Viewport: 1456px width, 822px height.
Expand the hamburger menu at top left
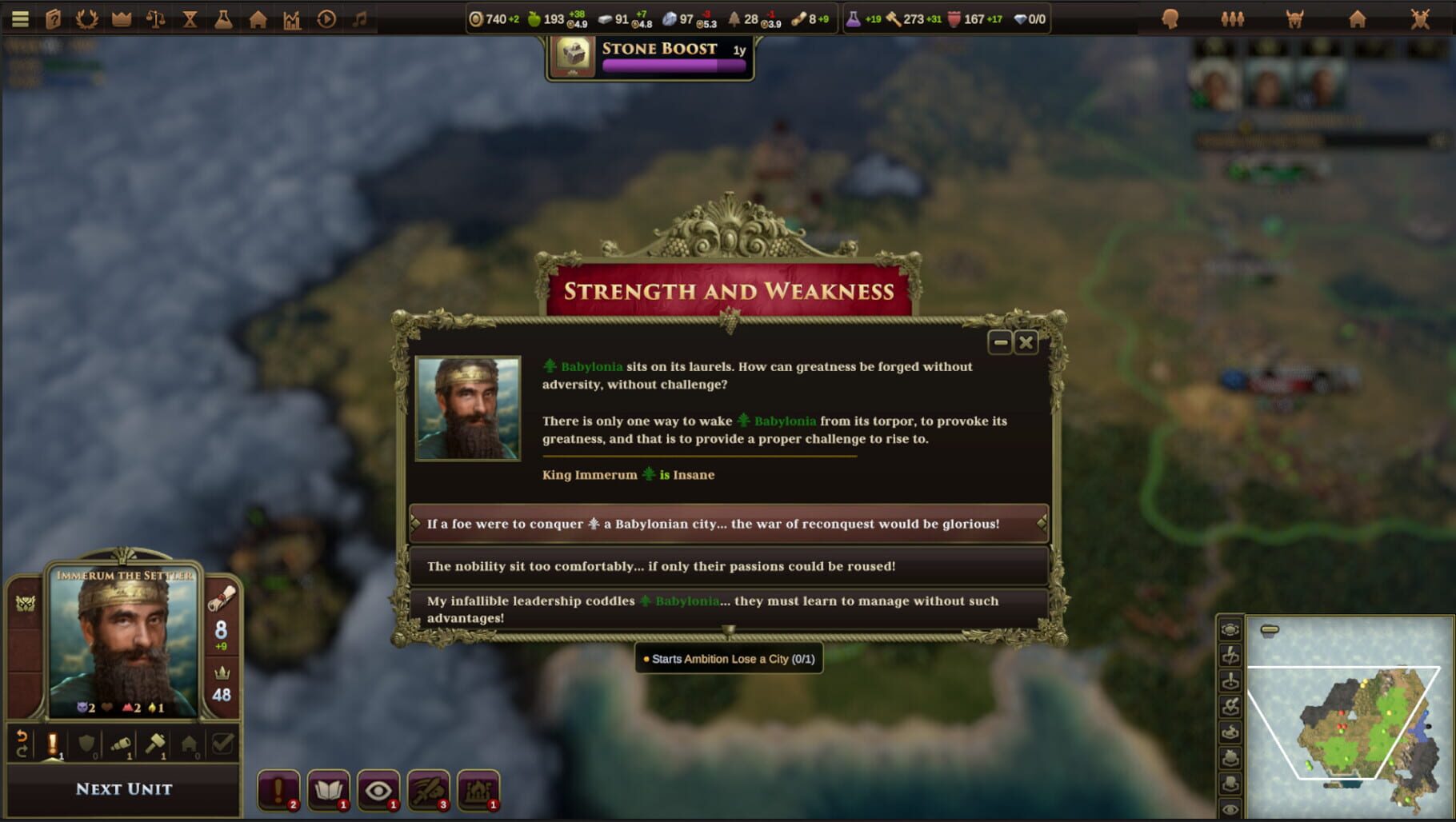pyautogui.click(x=20, y=18)
